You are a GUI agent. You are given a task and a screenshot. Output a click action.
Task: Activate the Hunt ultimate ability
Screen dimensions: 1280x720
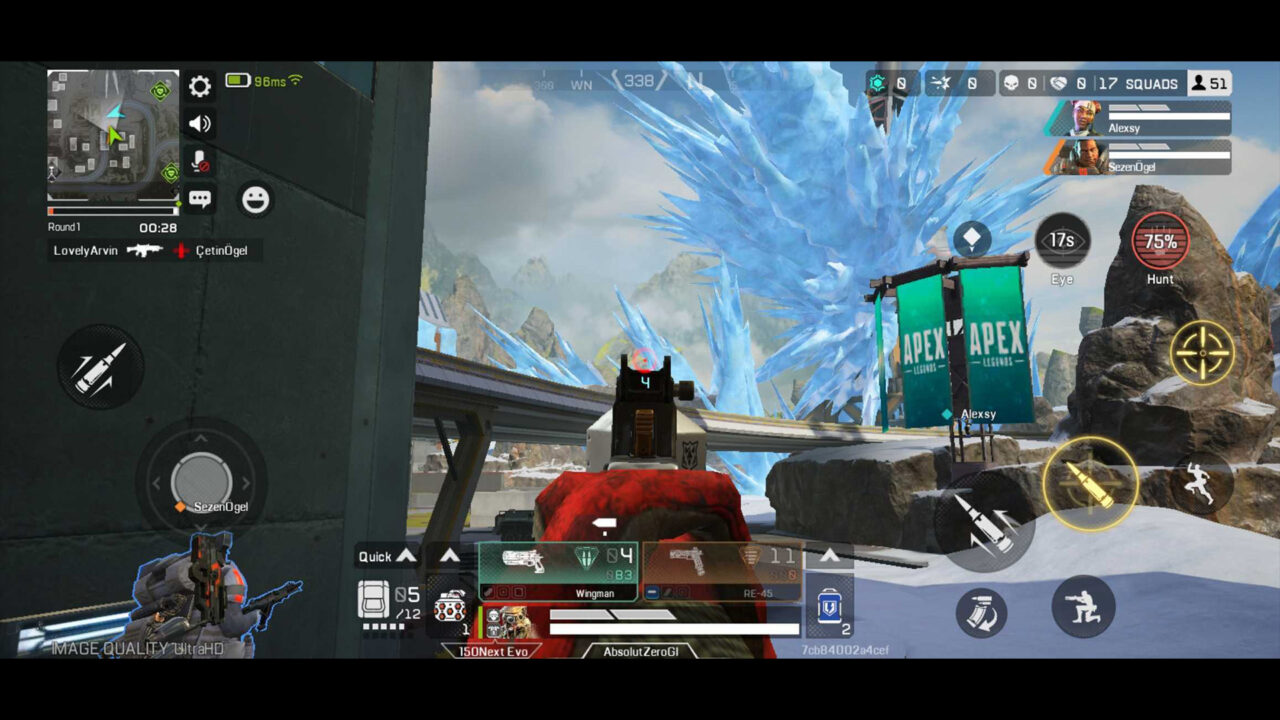tap(1160, 241)
